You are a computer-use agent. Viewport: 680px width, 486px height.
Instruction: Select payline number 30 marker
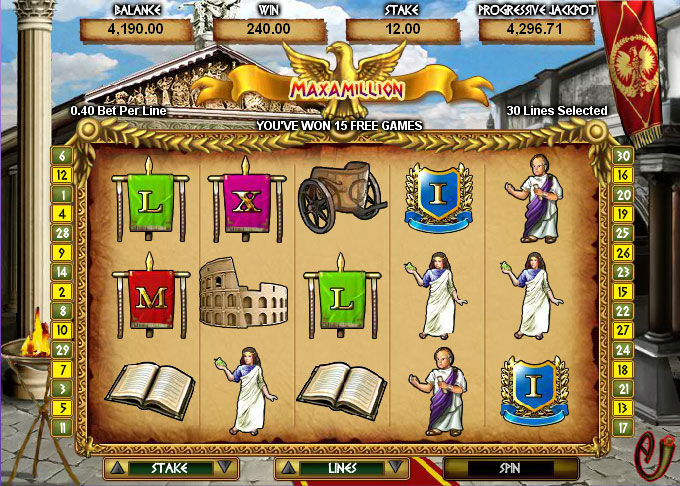(621, 156)
